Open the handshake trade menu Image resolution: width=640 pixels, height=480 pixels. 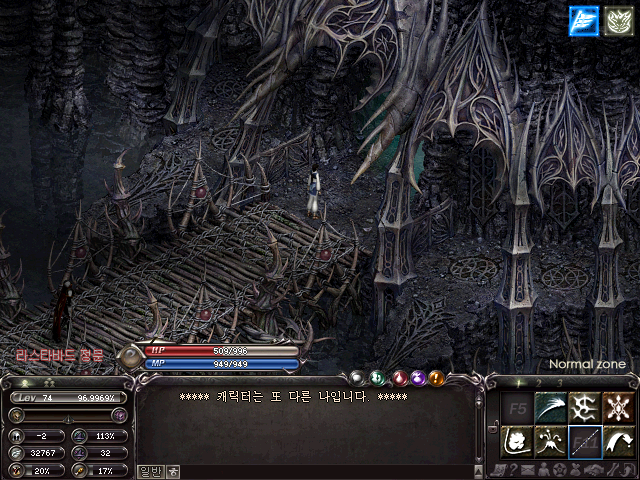click(592, 470)
